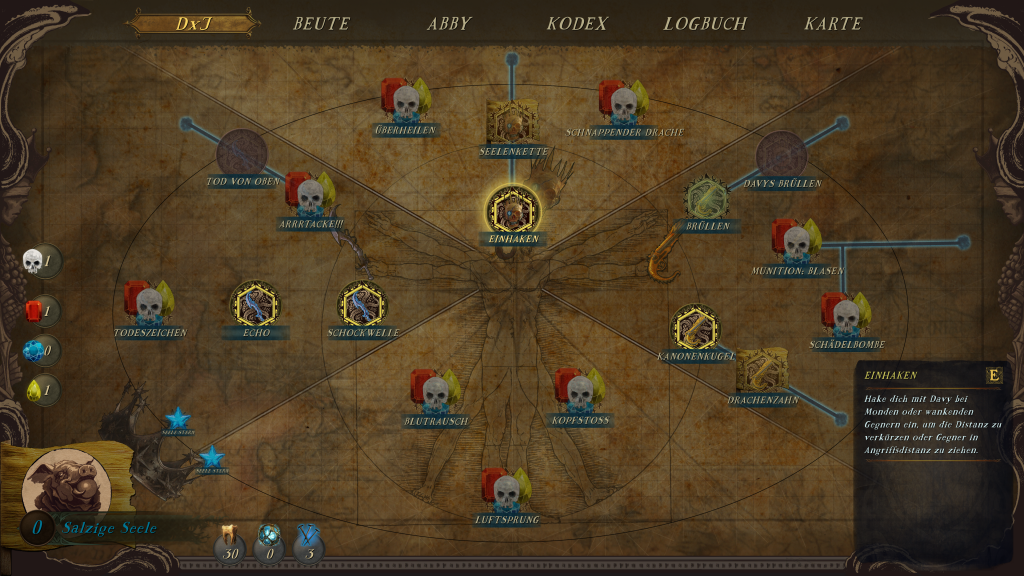The image size is (1024, 576).
Task: Select the Luftsprung skull skill
Action: (x=507, y=491)
